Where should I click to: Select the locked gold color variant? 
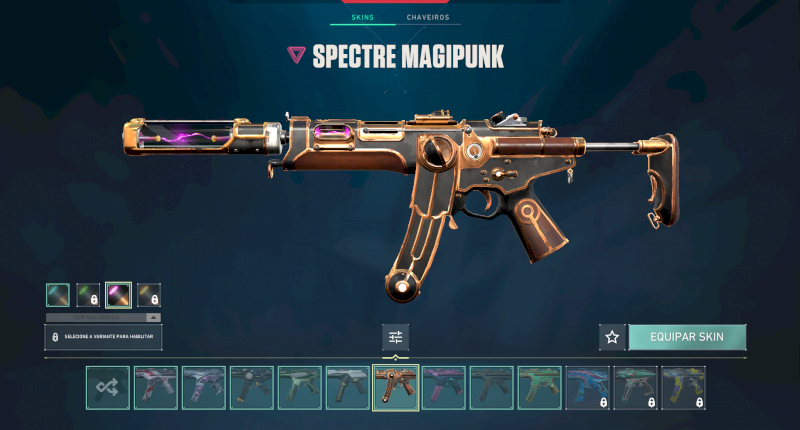pos(148,295)
